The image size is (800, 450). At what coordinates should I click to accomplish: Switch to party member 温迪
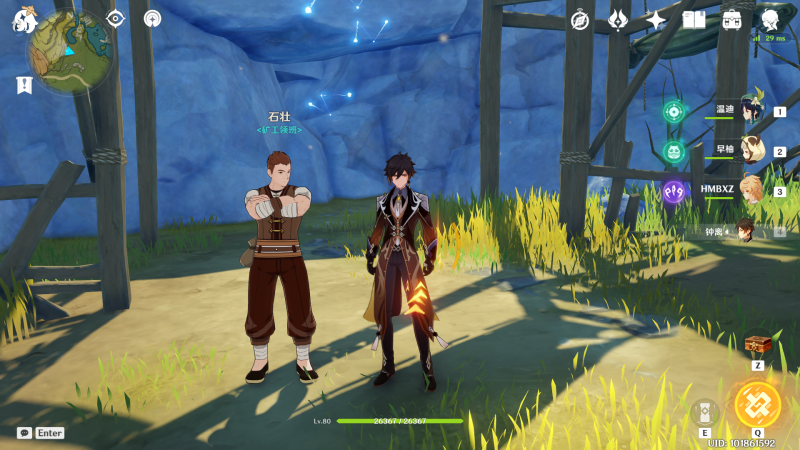[749, 111]
